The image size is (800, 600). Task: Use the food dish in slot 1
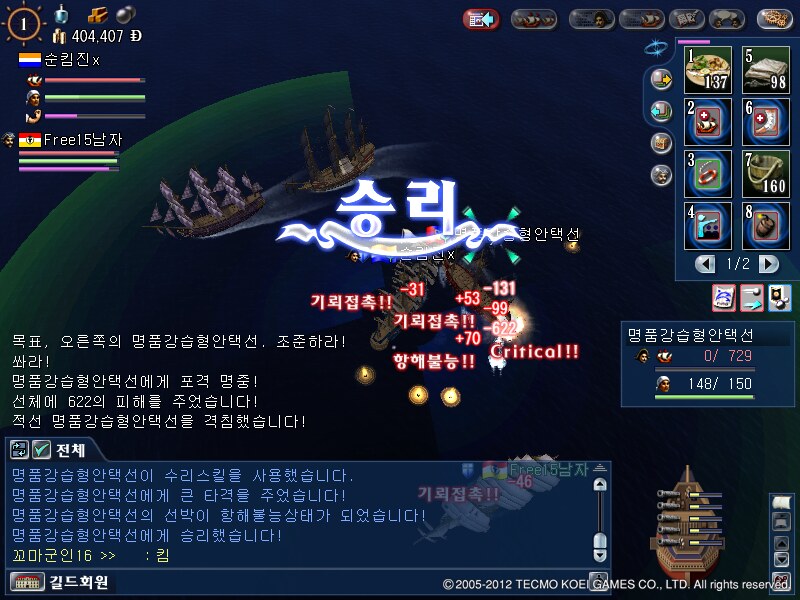[x=709, y=71]
